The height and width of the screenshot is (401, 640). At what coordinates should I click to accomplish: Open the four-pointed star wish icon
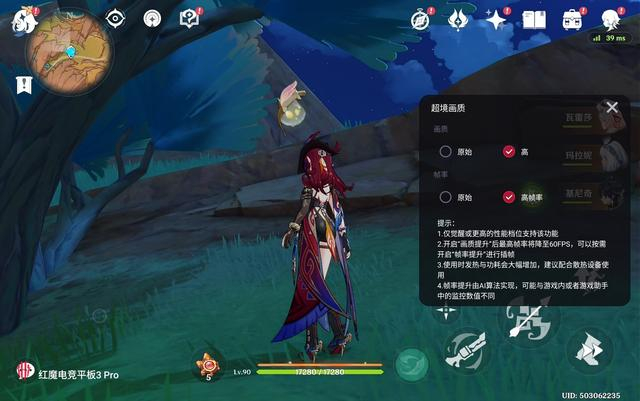coord(496,19)
